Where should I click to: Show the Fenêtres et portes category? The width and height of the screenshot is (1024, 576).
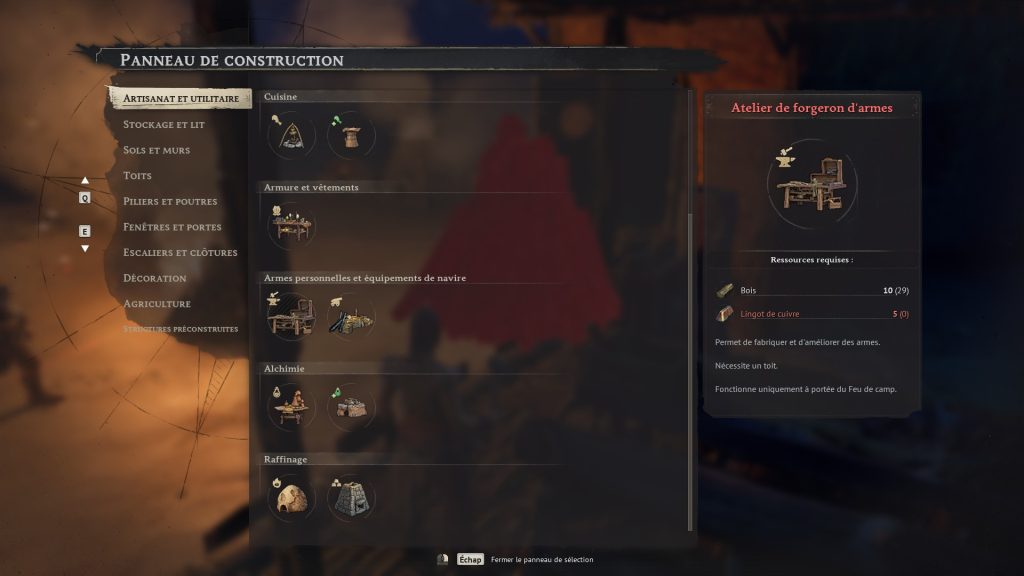(172, 227)
